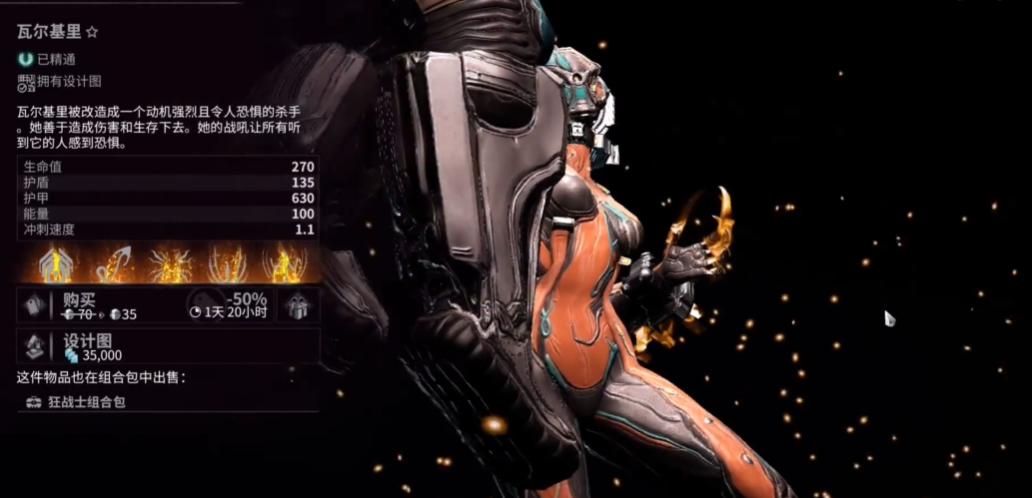Open the gift box button
Viewport: 1032px width, 498px height.
coord(297,305)
